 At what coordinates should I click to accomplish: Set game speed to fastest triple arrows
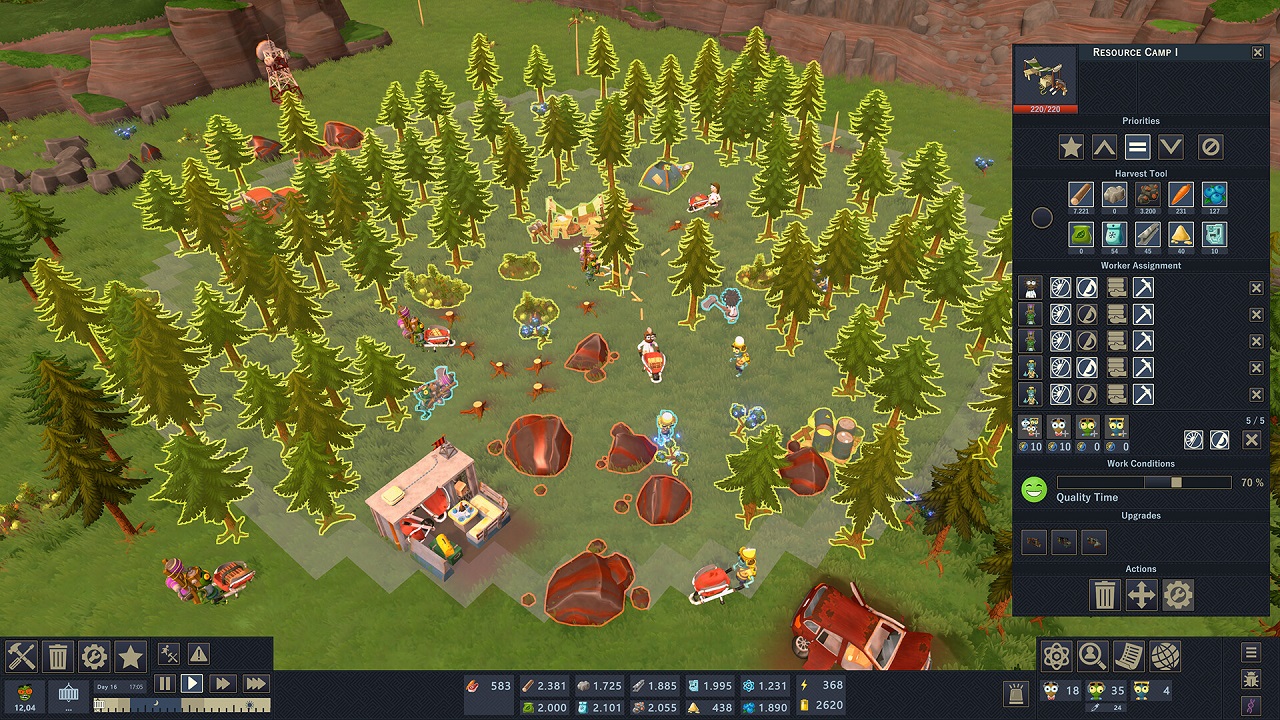pos(256,684)
